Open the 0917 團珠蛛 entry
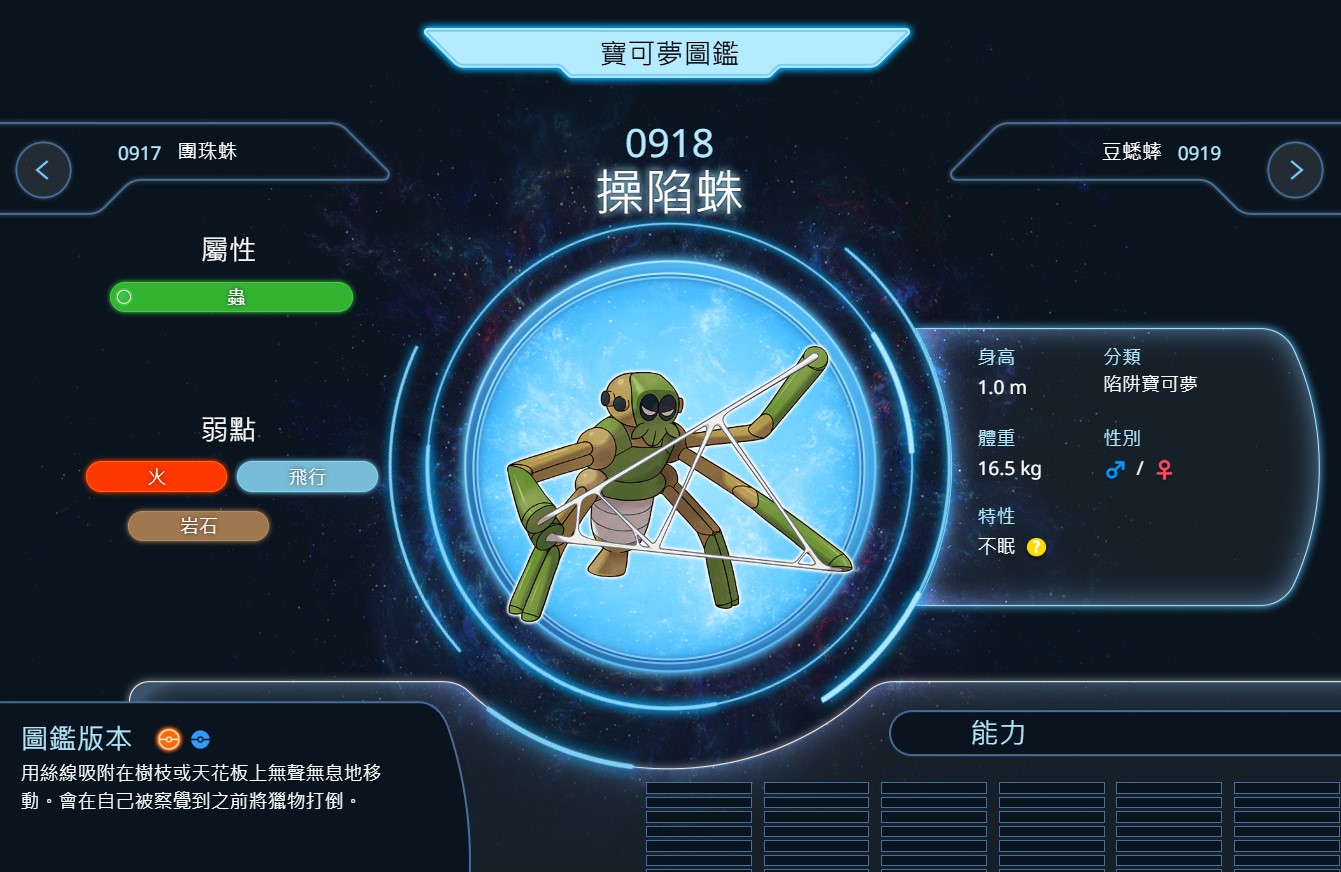The height and width of the screenshot is (872, 1341). tap(178, 153)
